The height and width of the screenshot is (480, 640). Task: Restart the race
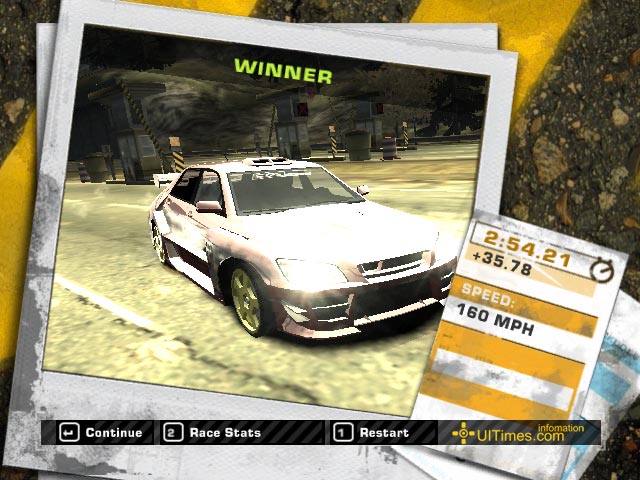pos(371,433)
